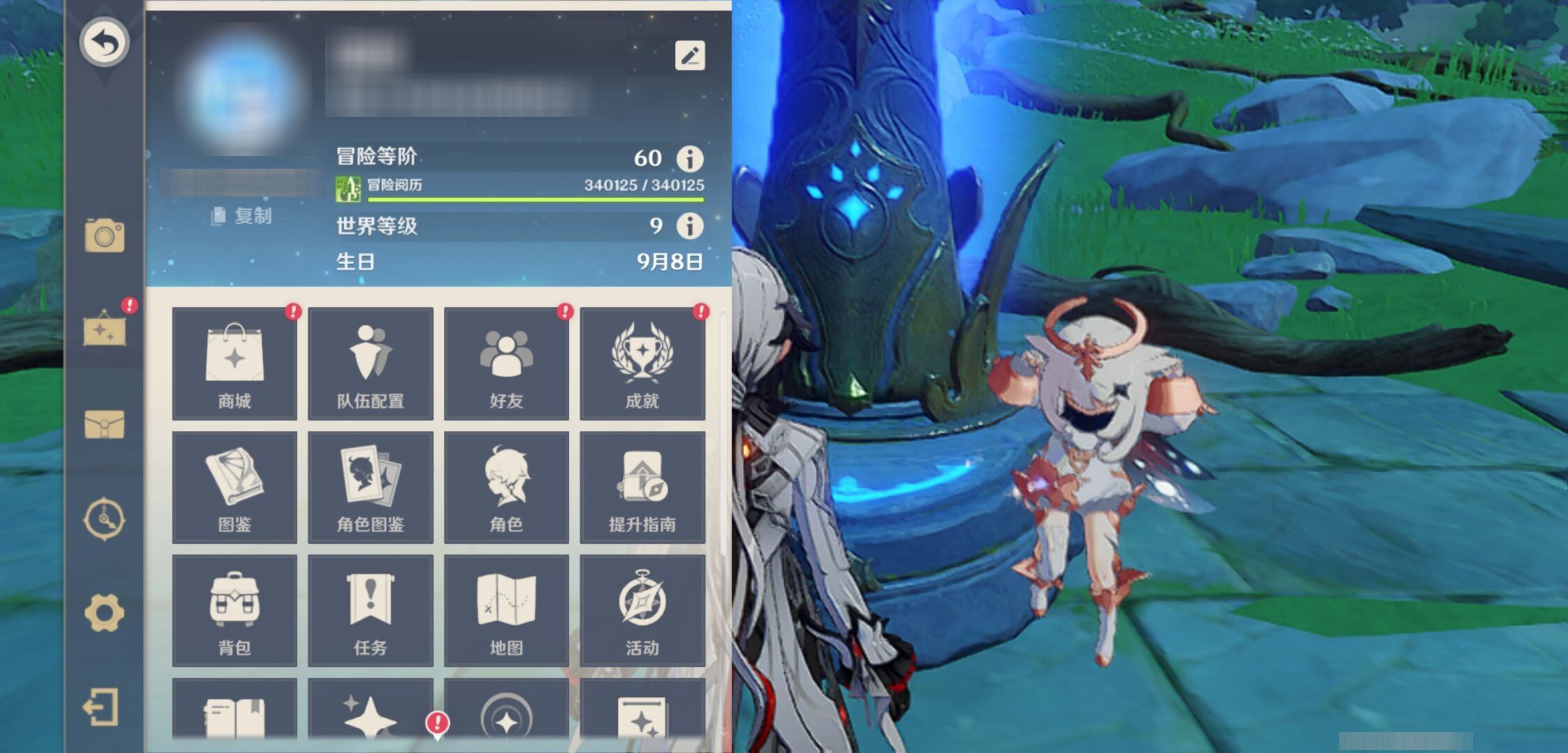Open the 商城 shop tile
The image size is (1568, 753).
[x=234, y=363]
